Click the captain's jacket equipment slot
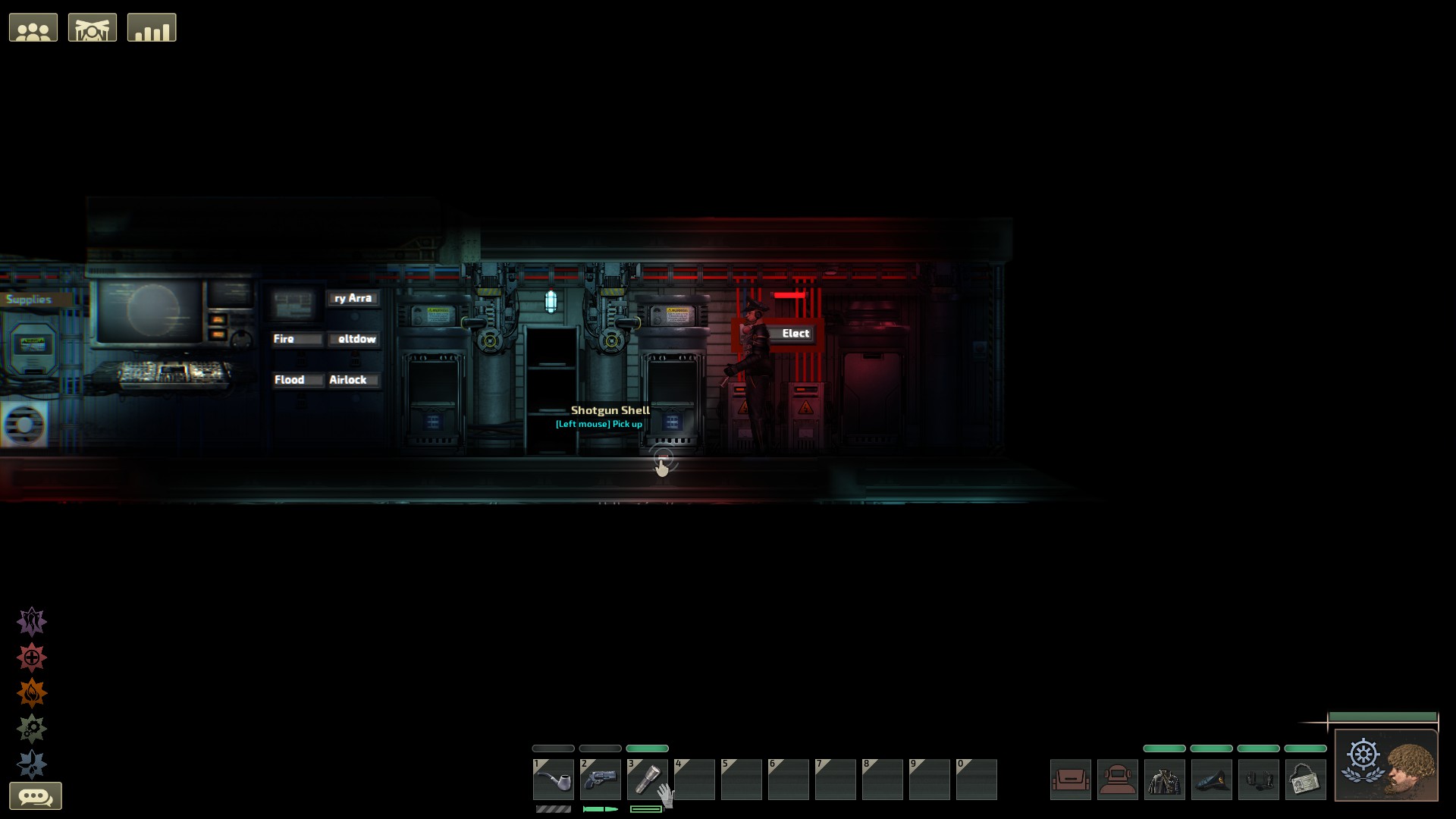Image resolution: width=1456 pixels, height=819 pixels. pyautogui.click(x=1165, y=779)
